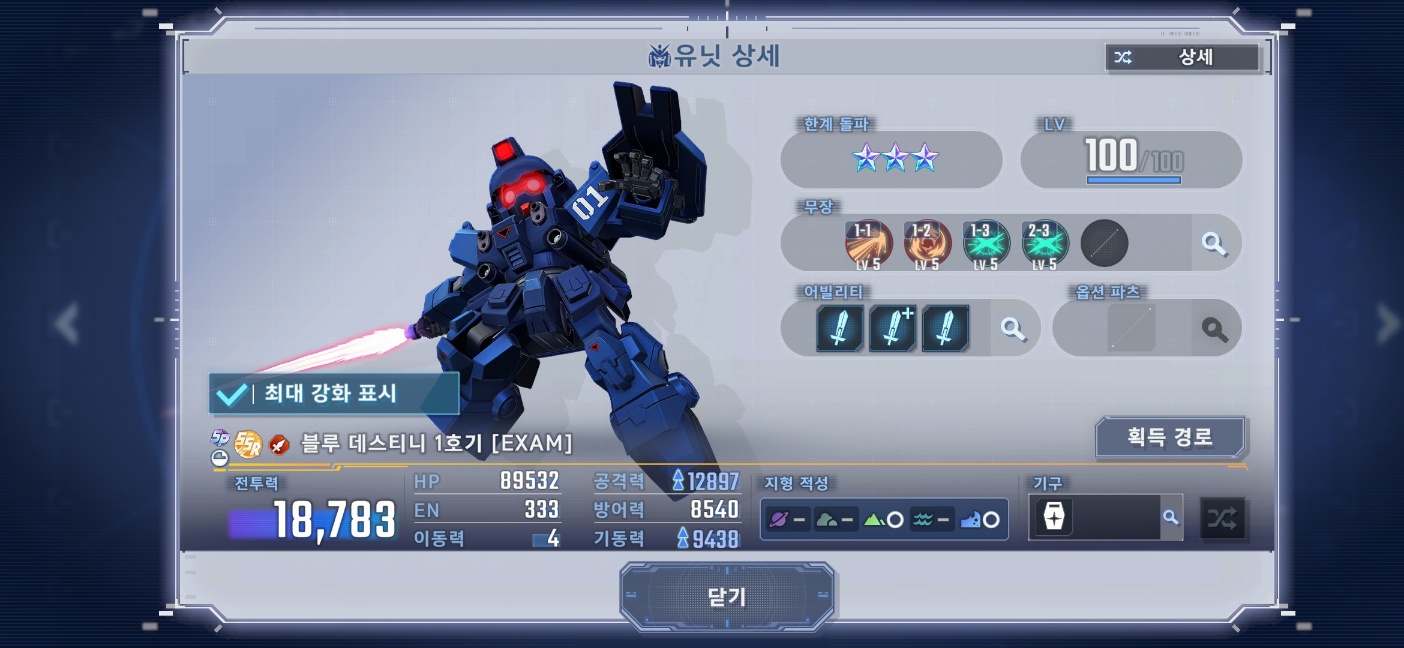Inspect abilities with the 어빌리티 magnifier
1404x648 pixels.
[1013, 328]
